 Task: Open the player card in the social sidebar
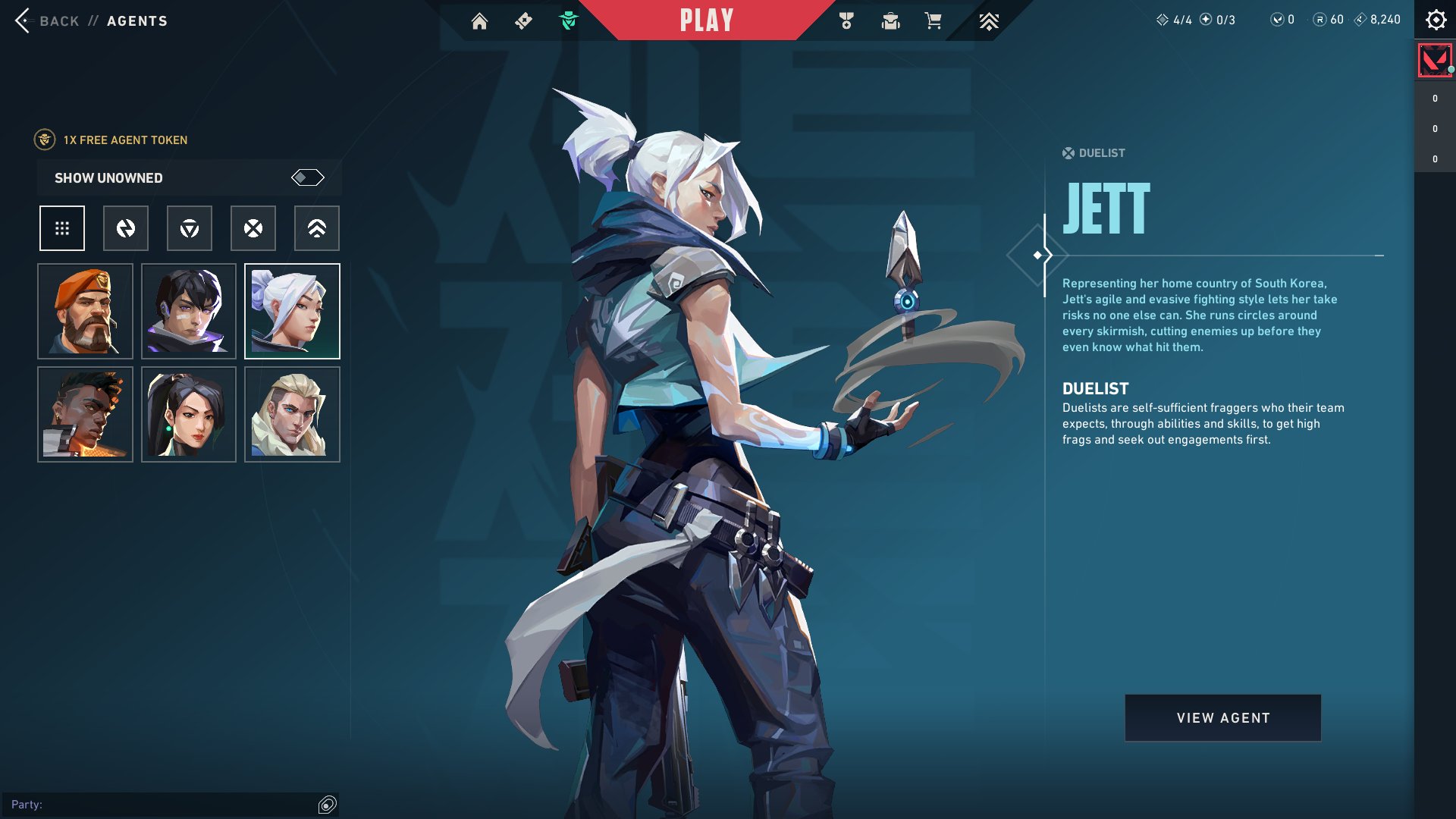(x=1435, y=61)
